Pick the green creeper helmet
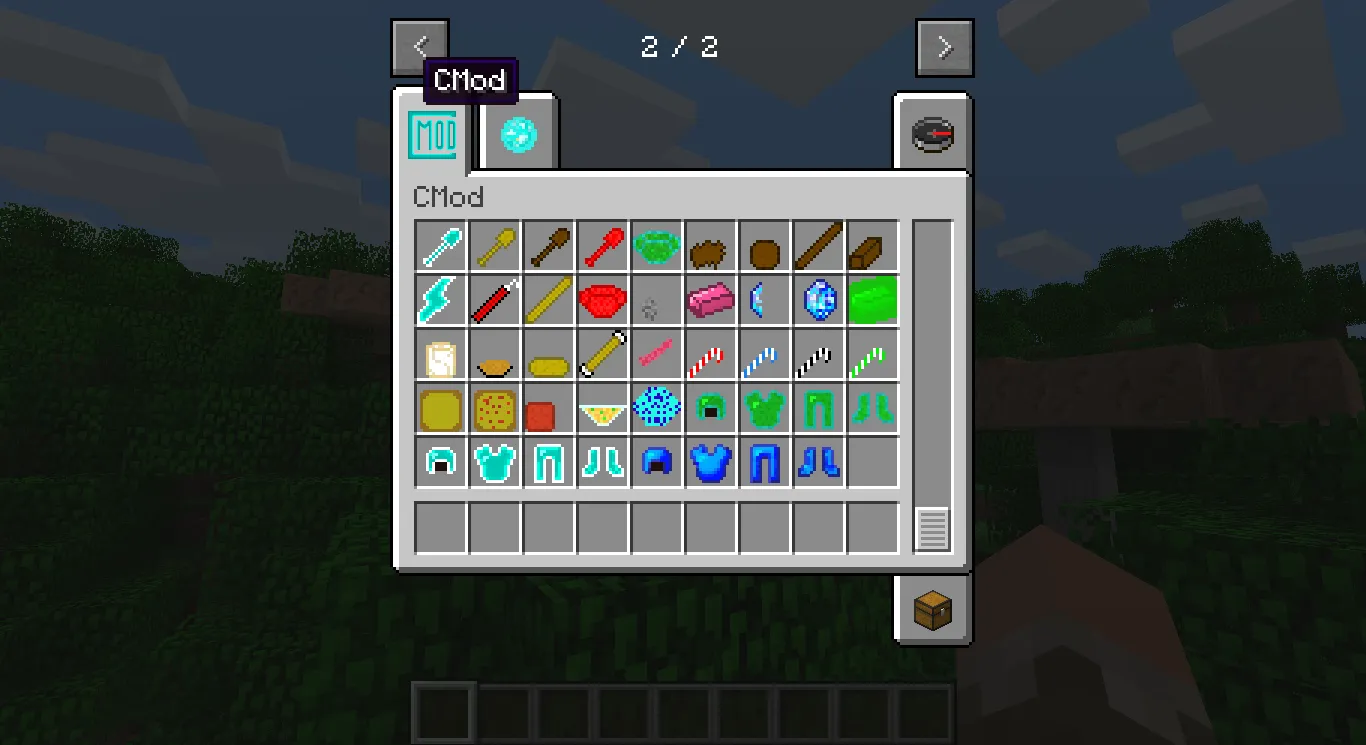Image resolution: width=1366 pixels, height=745 pixels. coord(710,408)
